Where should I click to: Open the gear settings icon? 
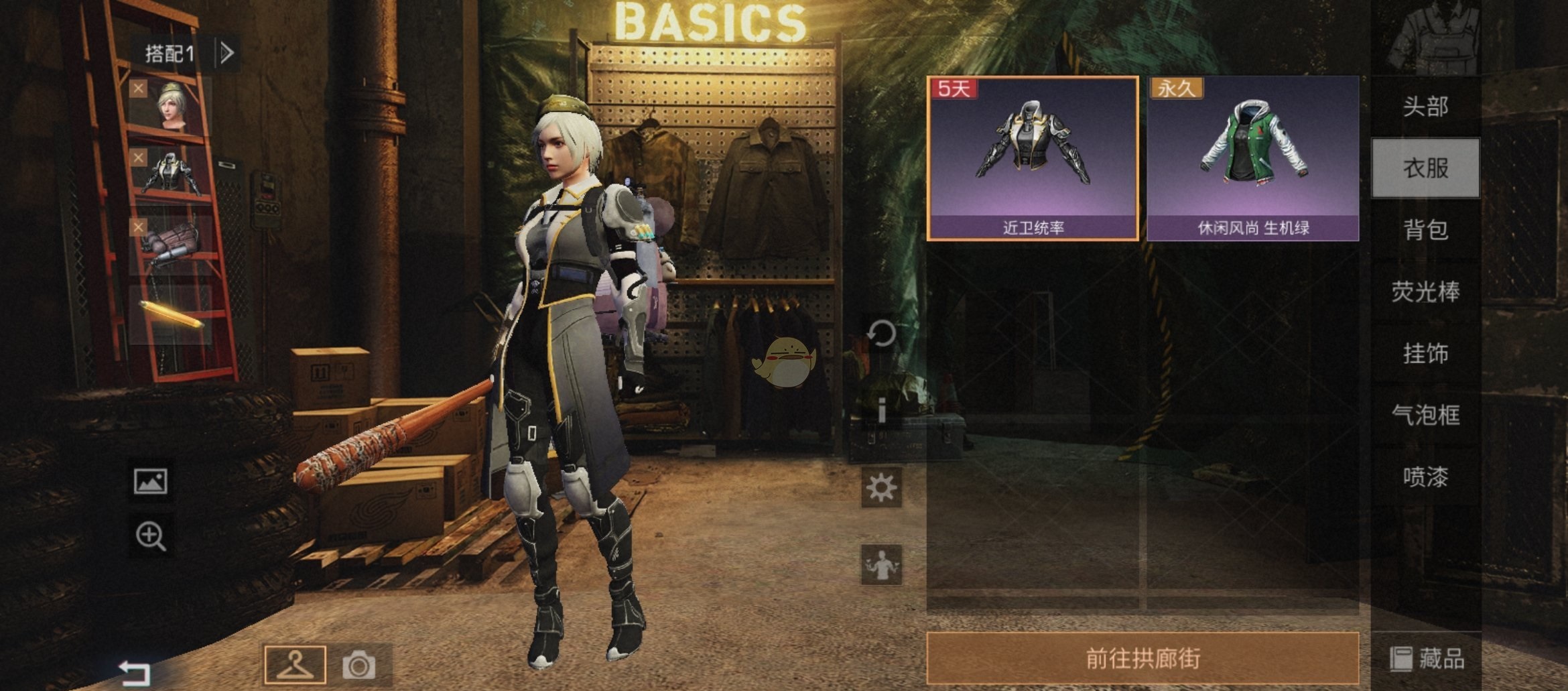pos(881,487)
